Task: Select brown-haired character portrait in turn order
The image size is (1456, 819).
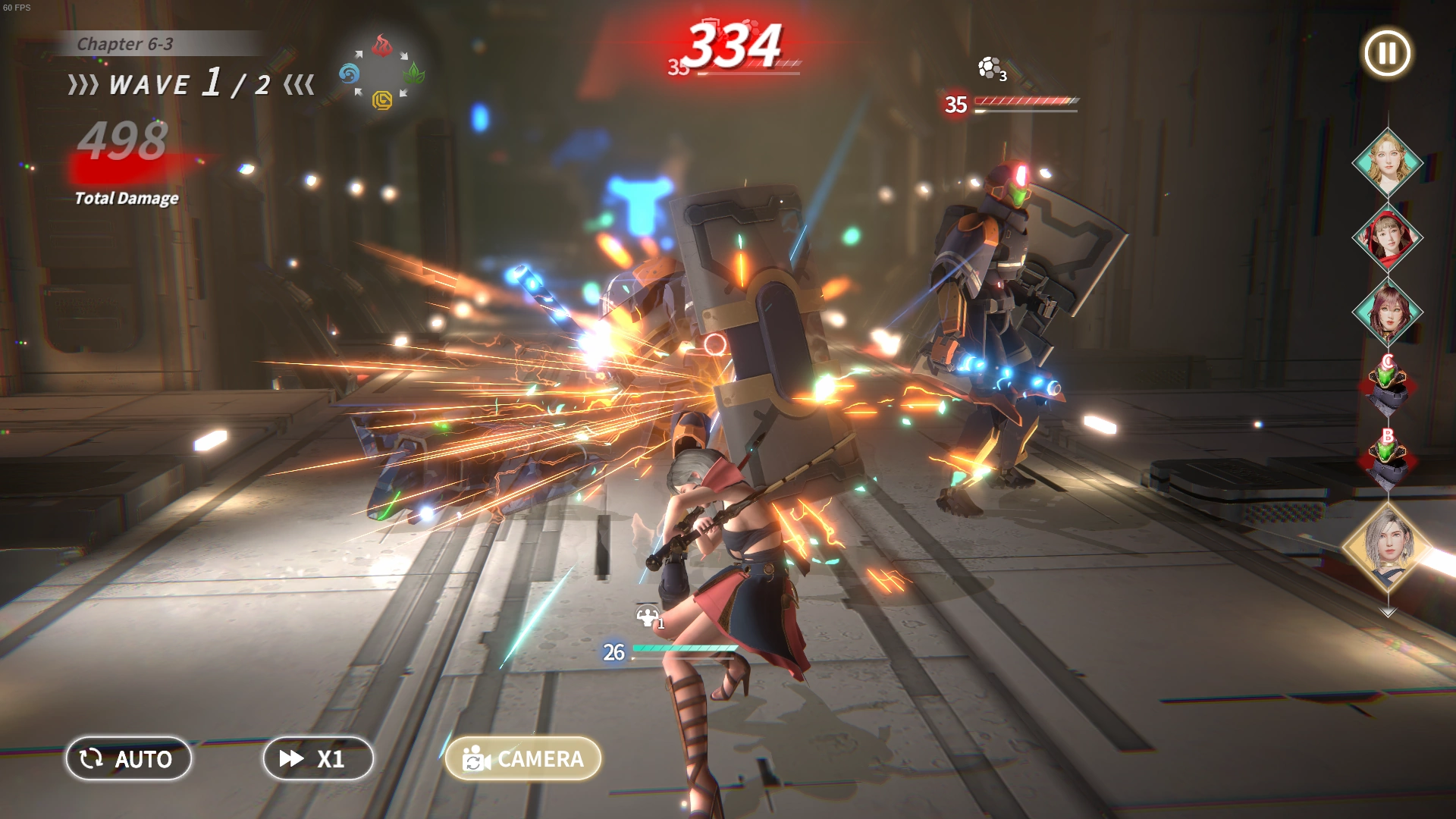Action: (x=1388, y=312)
